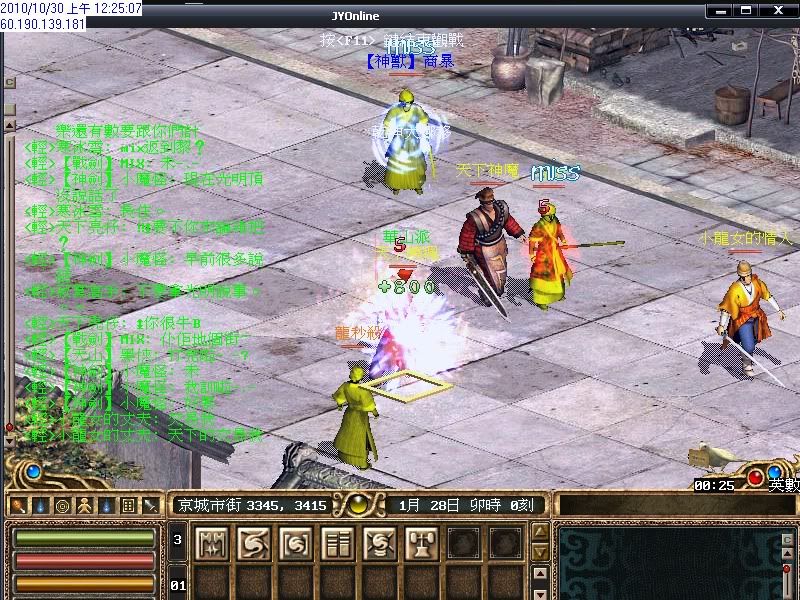Page the skill bar down with the gold arrow
Screen dimensions: 800x600
[x=539, y=552]
